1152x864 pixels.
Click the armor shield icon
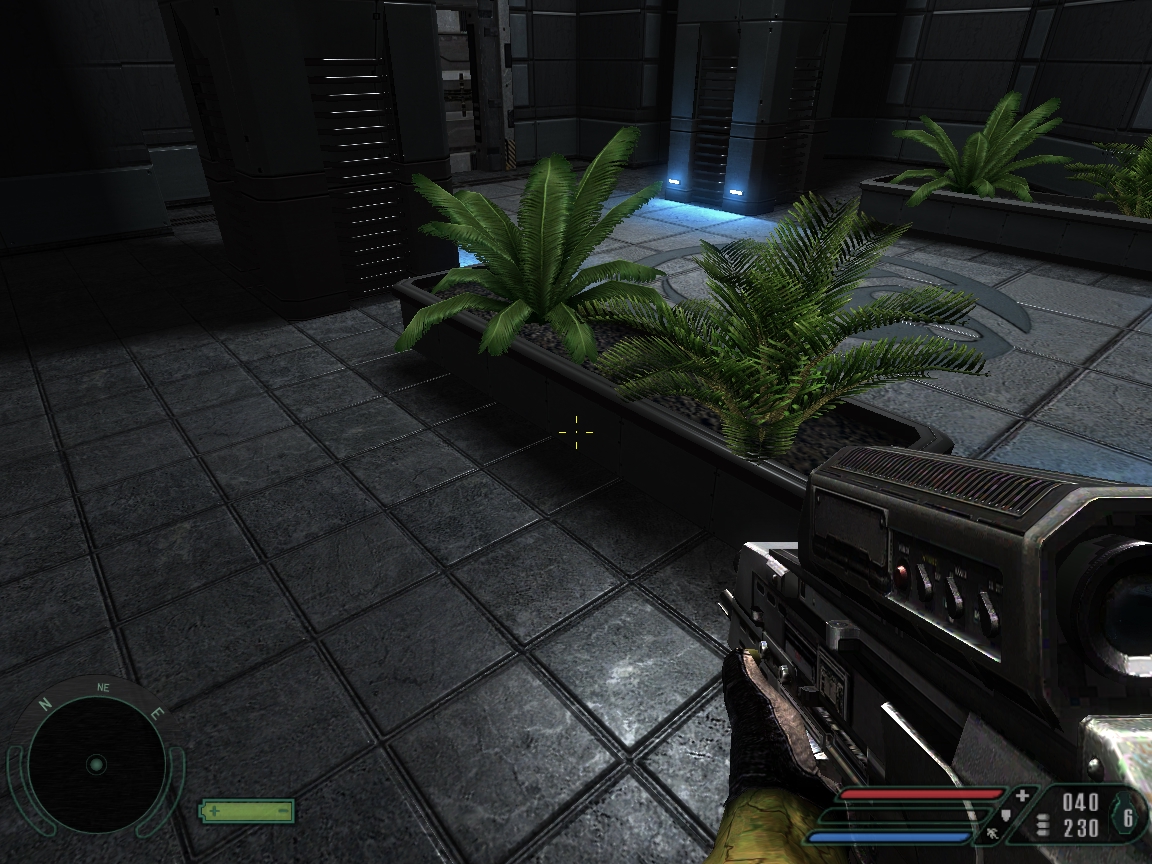(x=1007, y=815)
